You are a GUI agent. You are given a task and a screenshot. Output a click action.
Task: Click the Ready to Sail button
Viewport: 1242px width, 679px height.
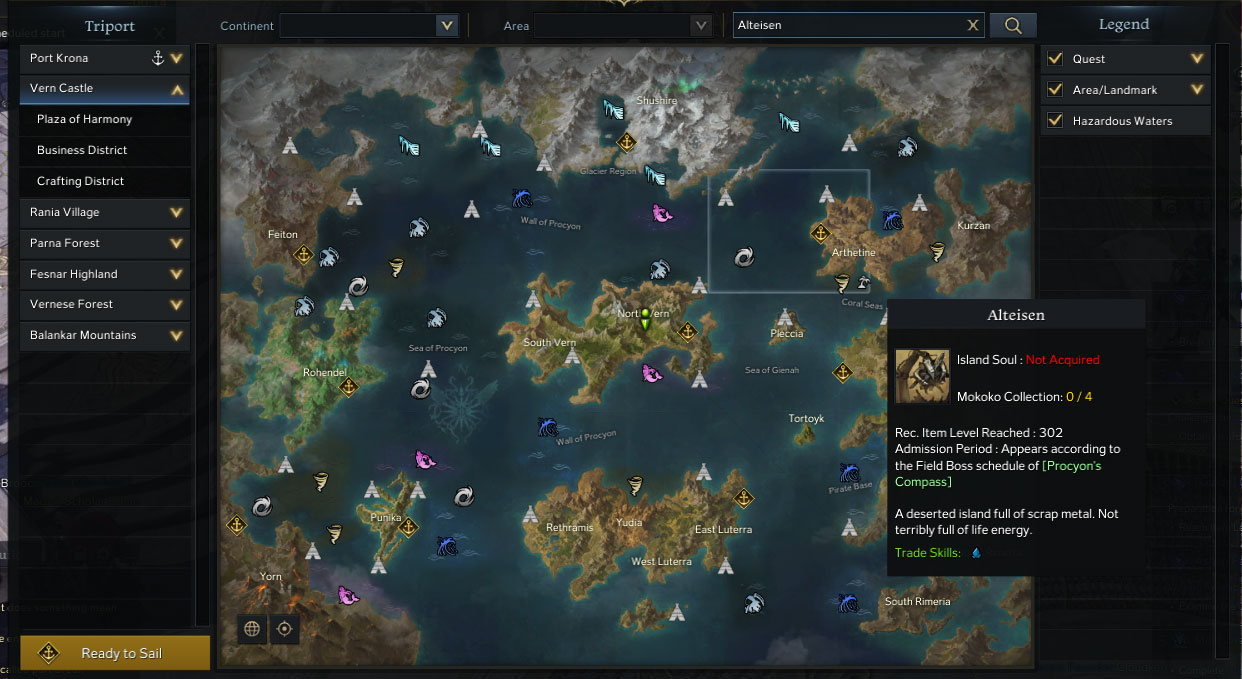tap(115, 653)
